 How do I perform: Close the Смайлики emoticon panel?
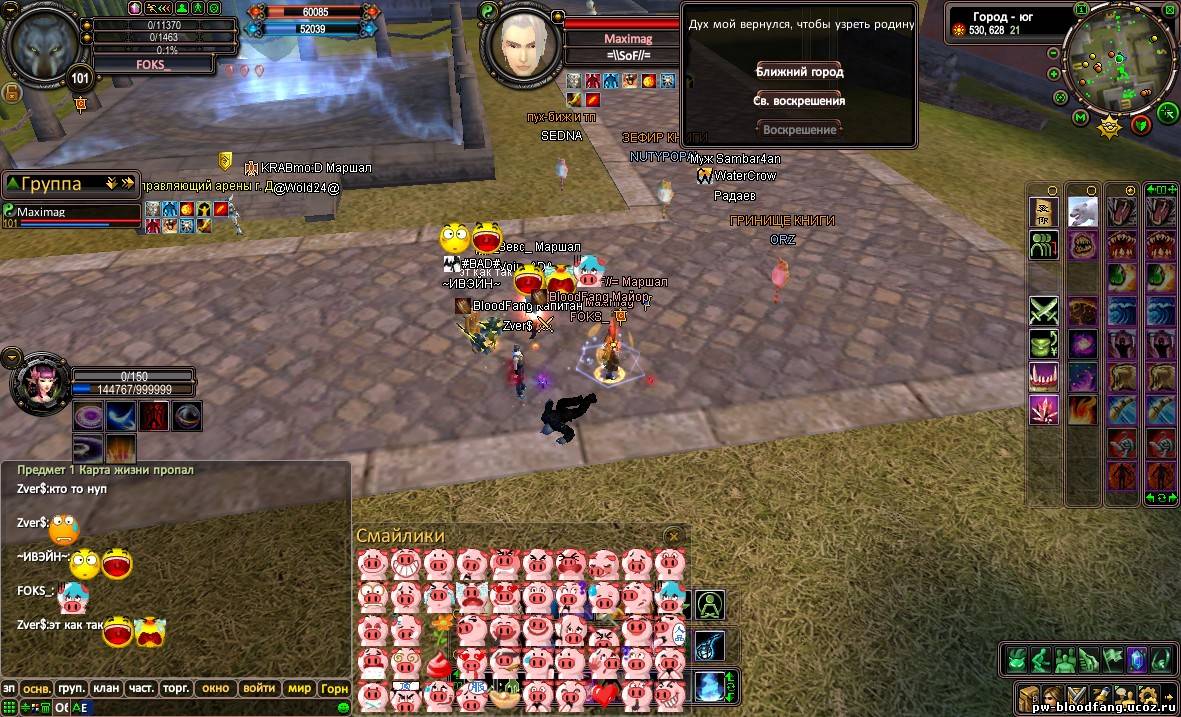[x=674, y=536]
